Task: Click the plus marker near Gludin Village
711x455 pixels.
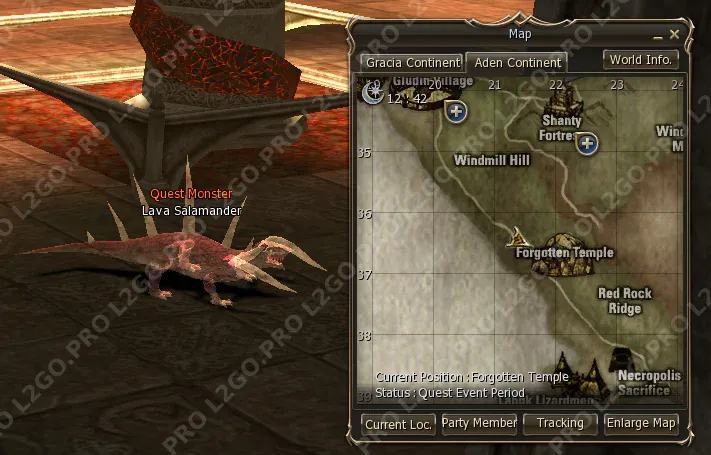Action: (x=457, y=111)
